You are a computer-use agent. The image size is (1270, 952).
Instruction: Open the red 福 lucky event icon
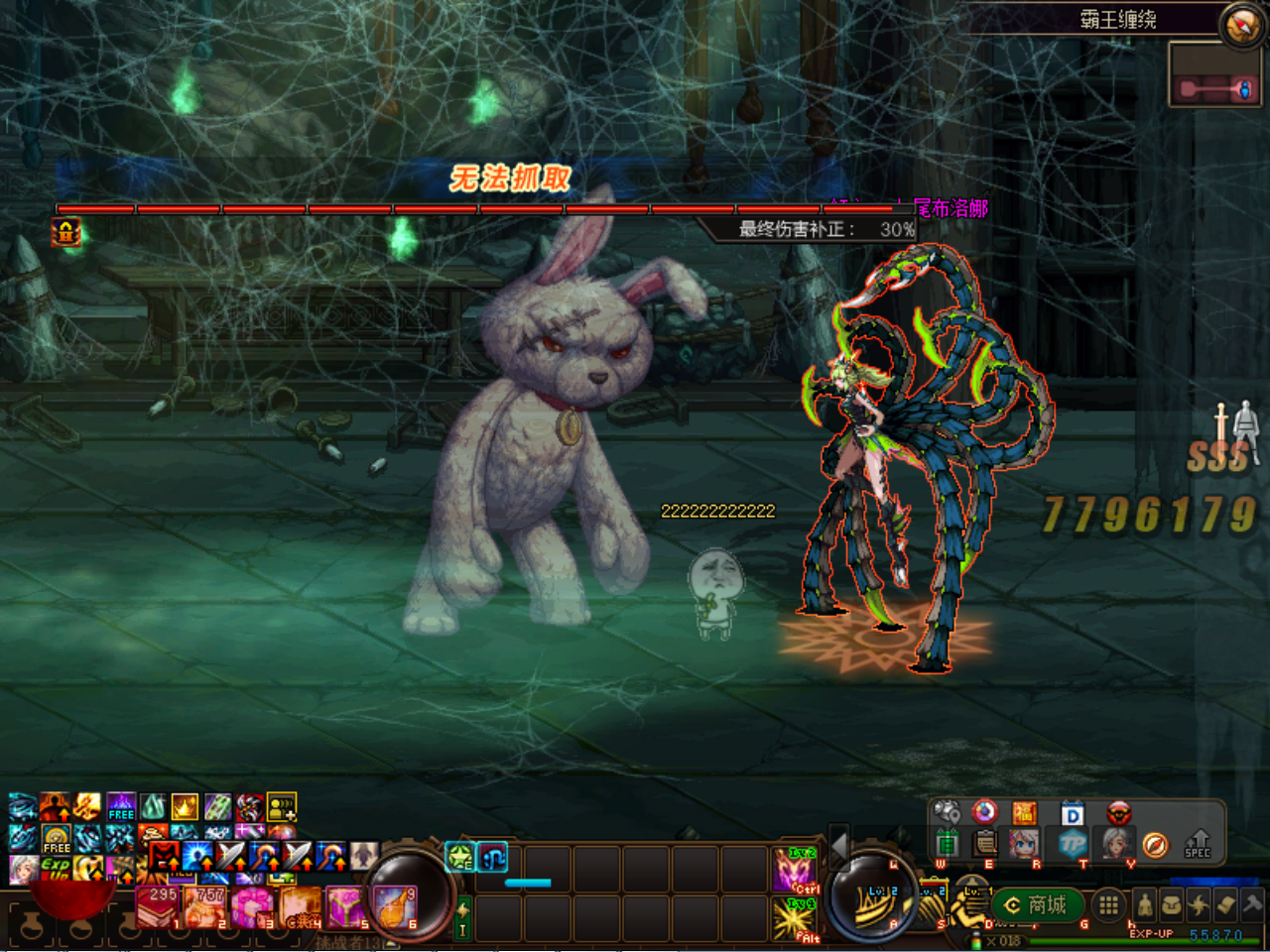point(1024,813)
